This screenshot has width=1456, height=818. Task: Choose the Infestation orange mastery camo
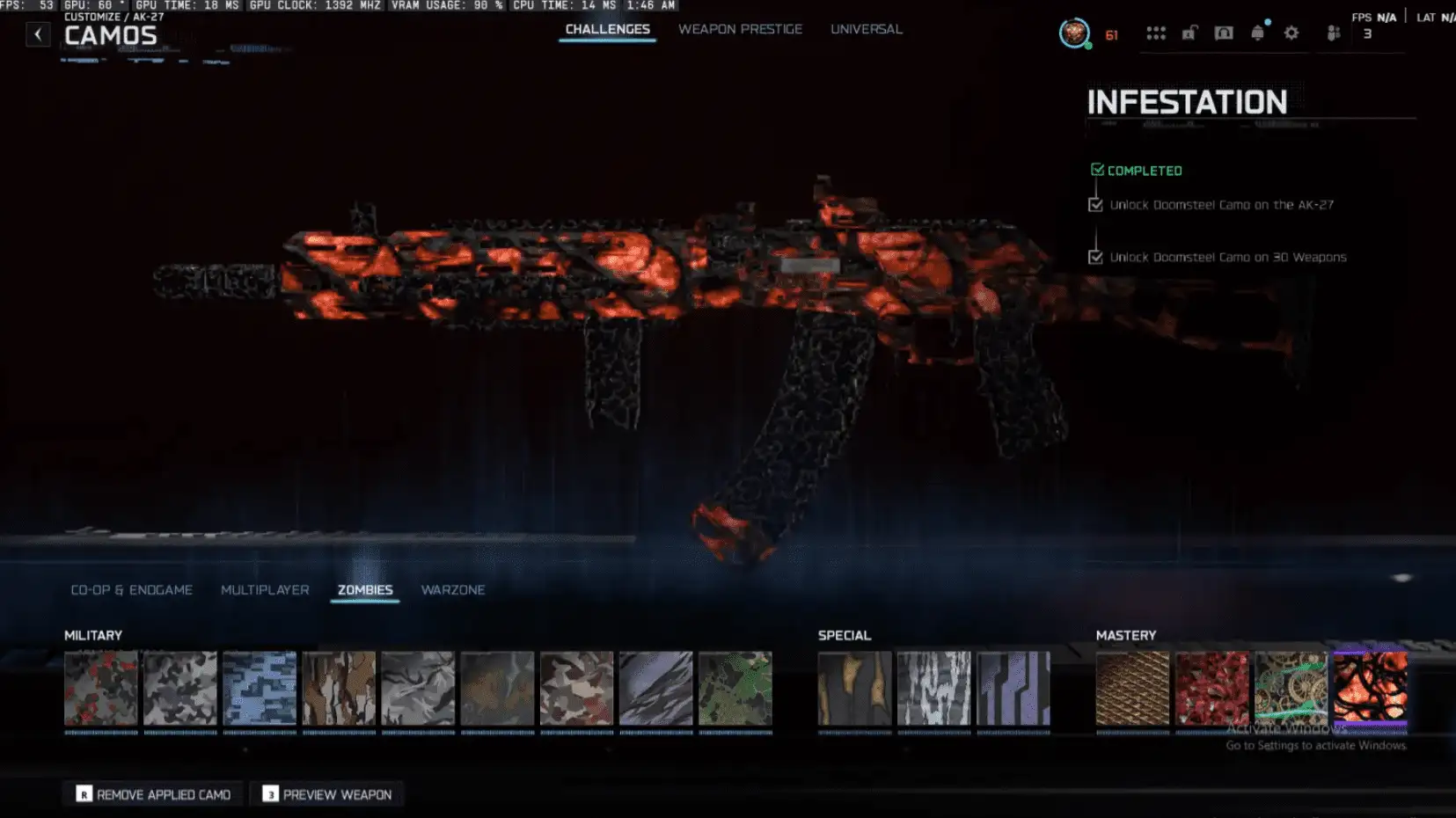click(1370, 689)
